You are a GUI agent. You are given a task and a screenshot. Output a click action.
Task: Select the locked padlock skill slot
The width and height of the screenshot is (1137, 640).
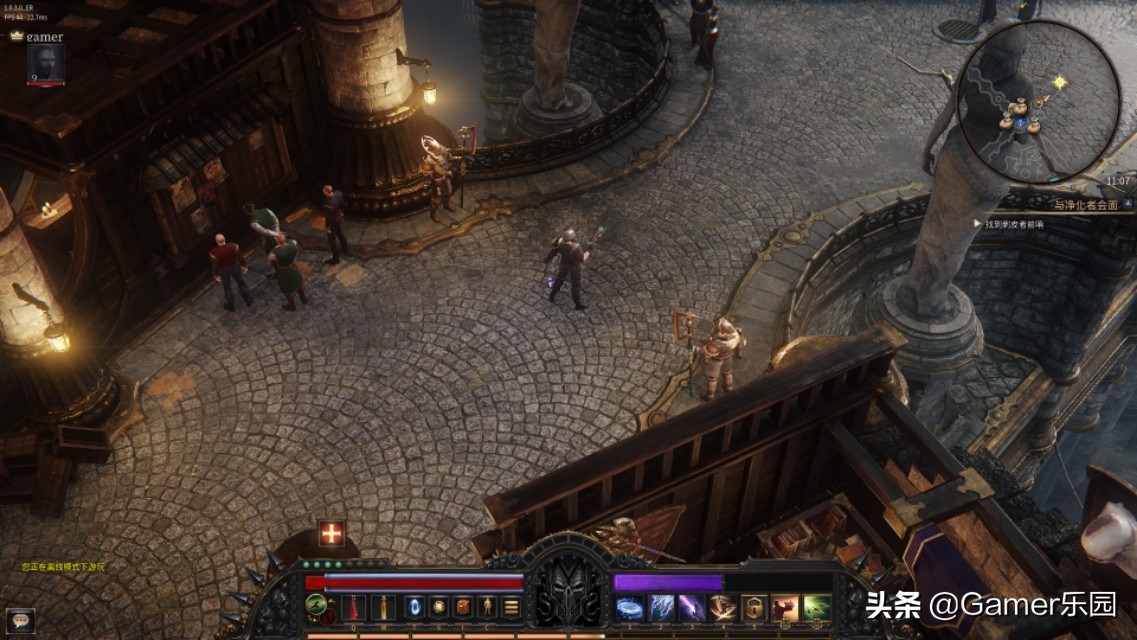(754, 607)
